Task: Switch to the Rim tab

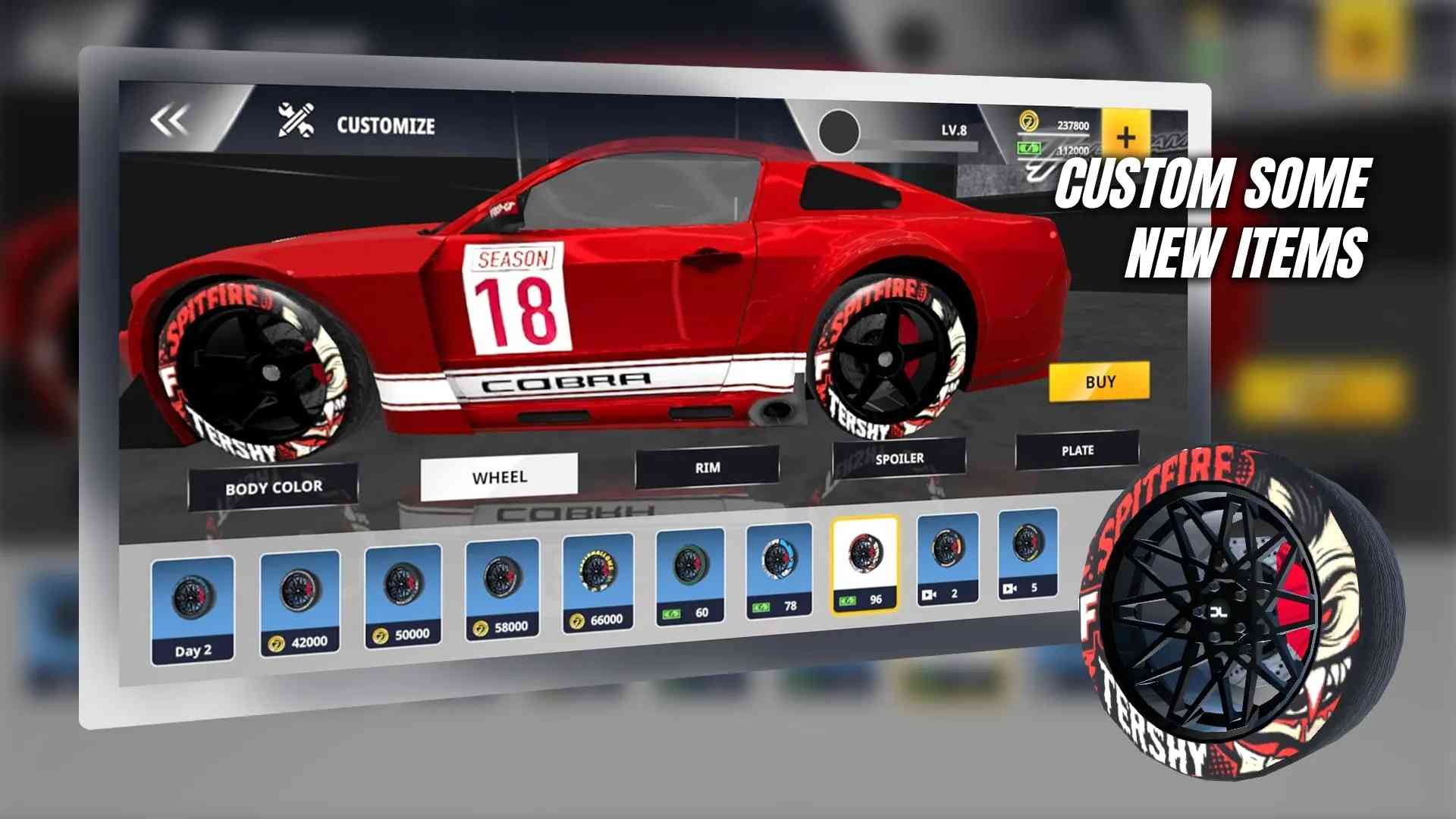Action: click(707, 467)
